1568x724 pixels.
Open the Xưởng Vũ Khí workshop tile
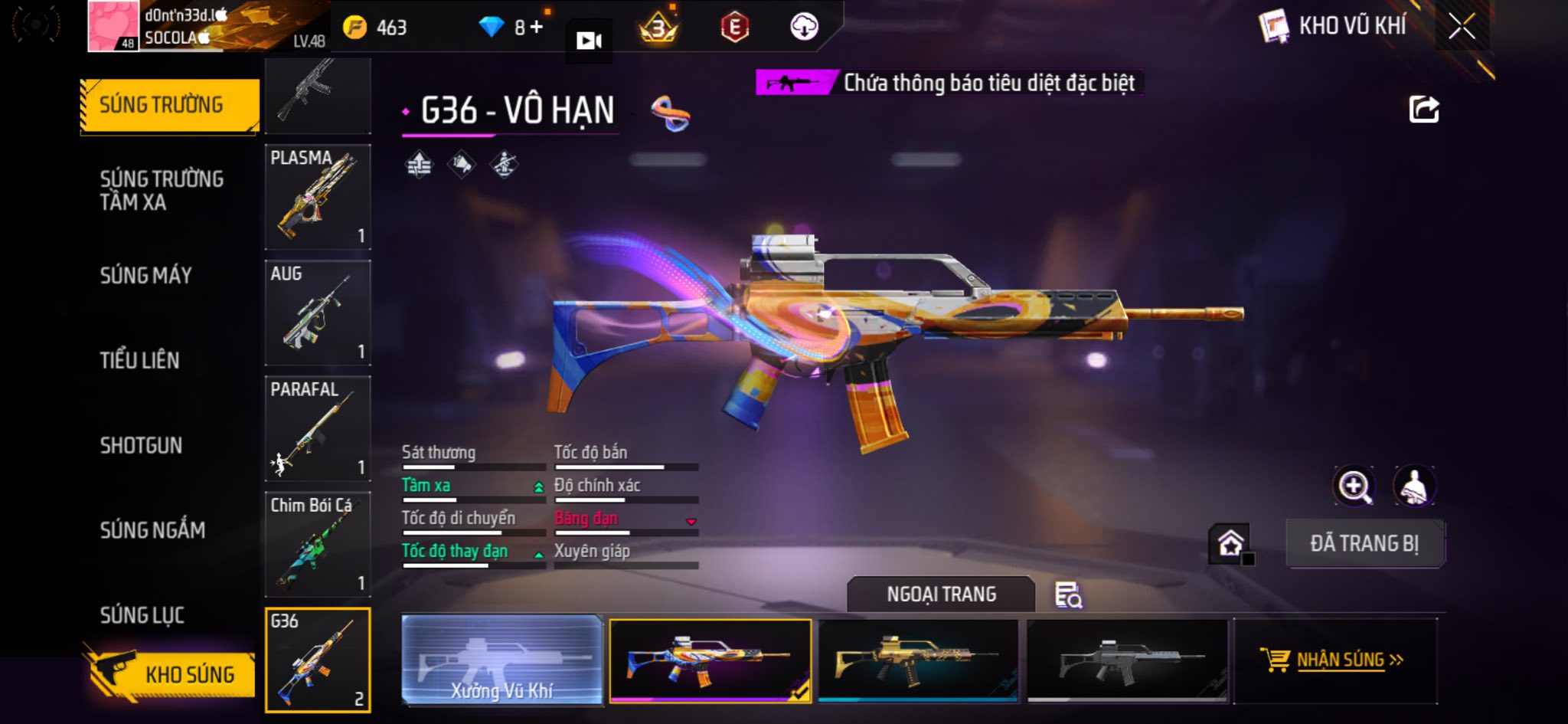[x=501, y=660]
